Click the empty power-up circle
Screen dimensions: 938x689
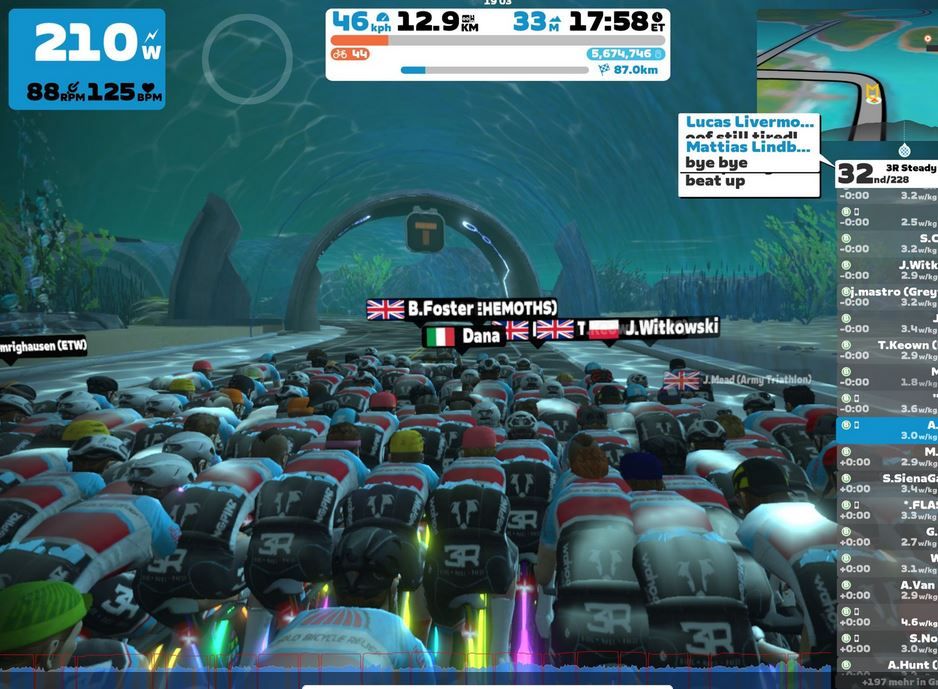(x=247, y=59)
